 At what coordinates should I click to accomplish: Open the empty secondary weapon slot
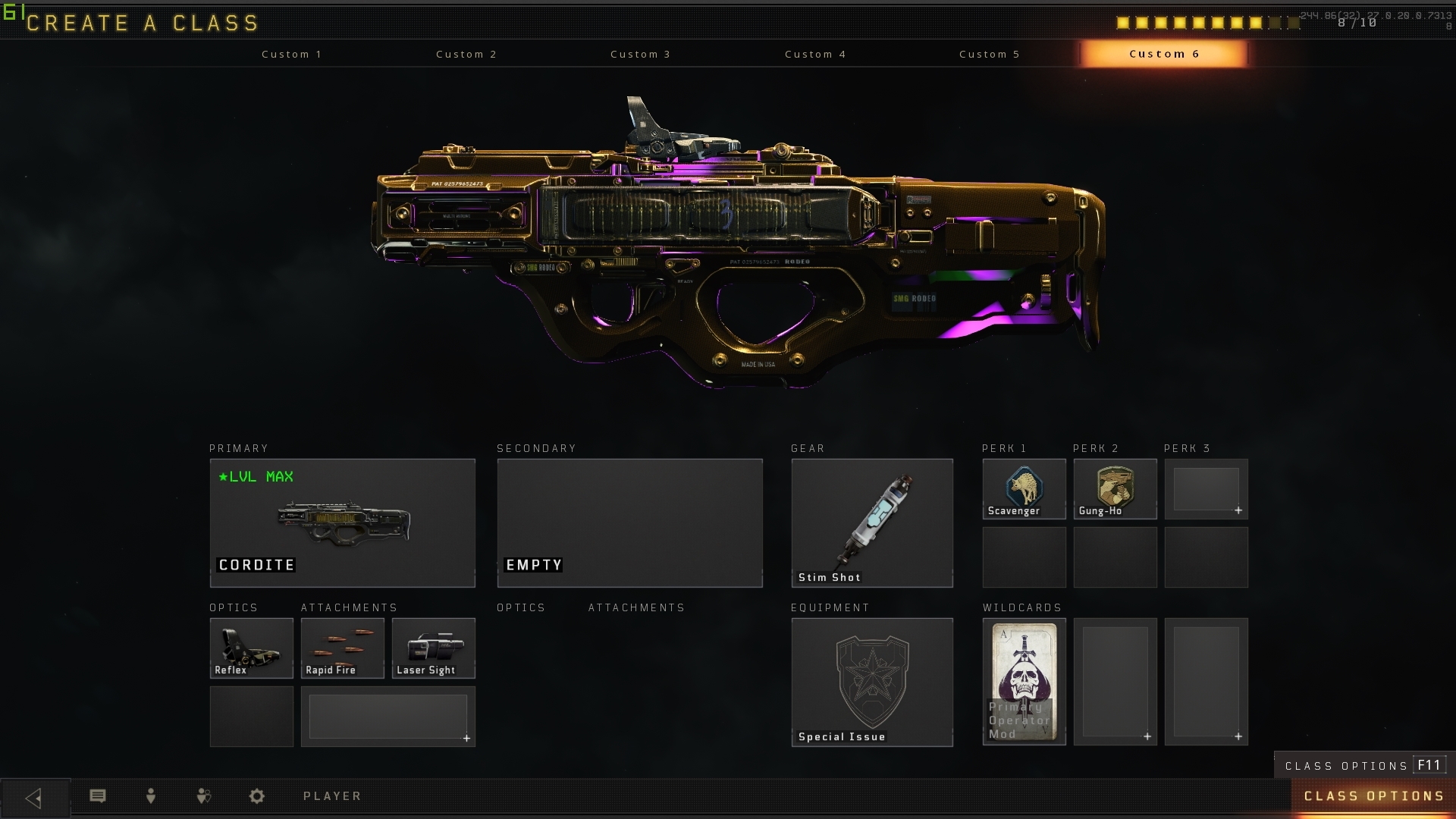(629, 522)
